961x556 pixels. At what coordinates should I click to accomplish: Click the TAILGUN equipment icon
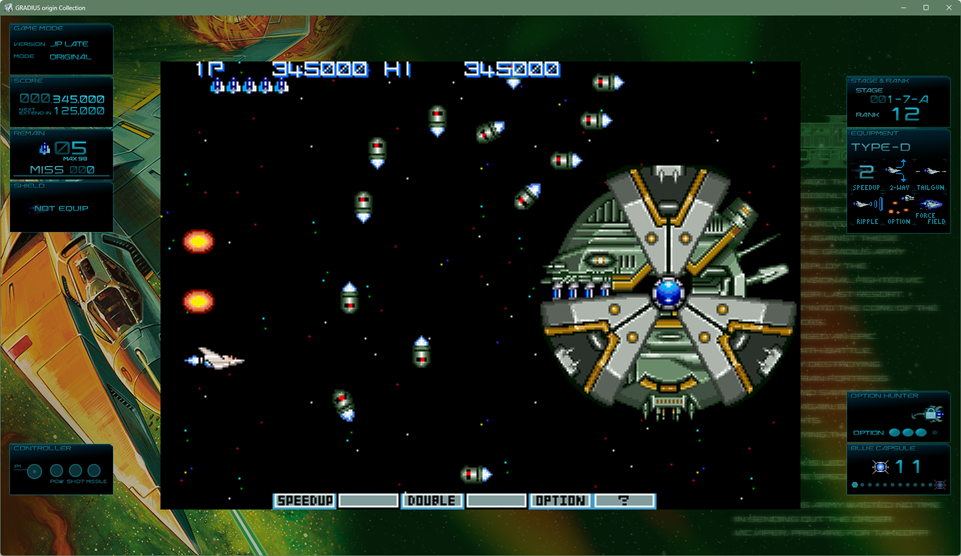click(931, 171)
